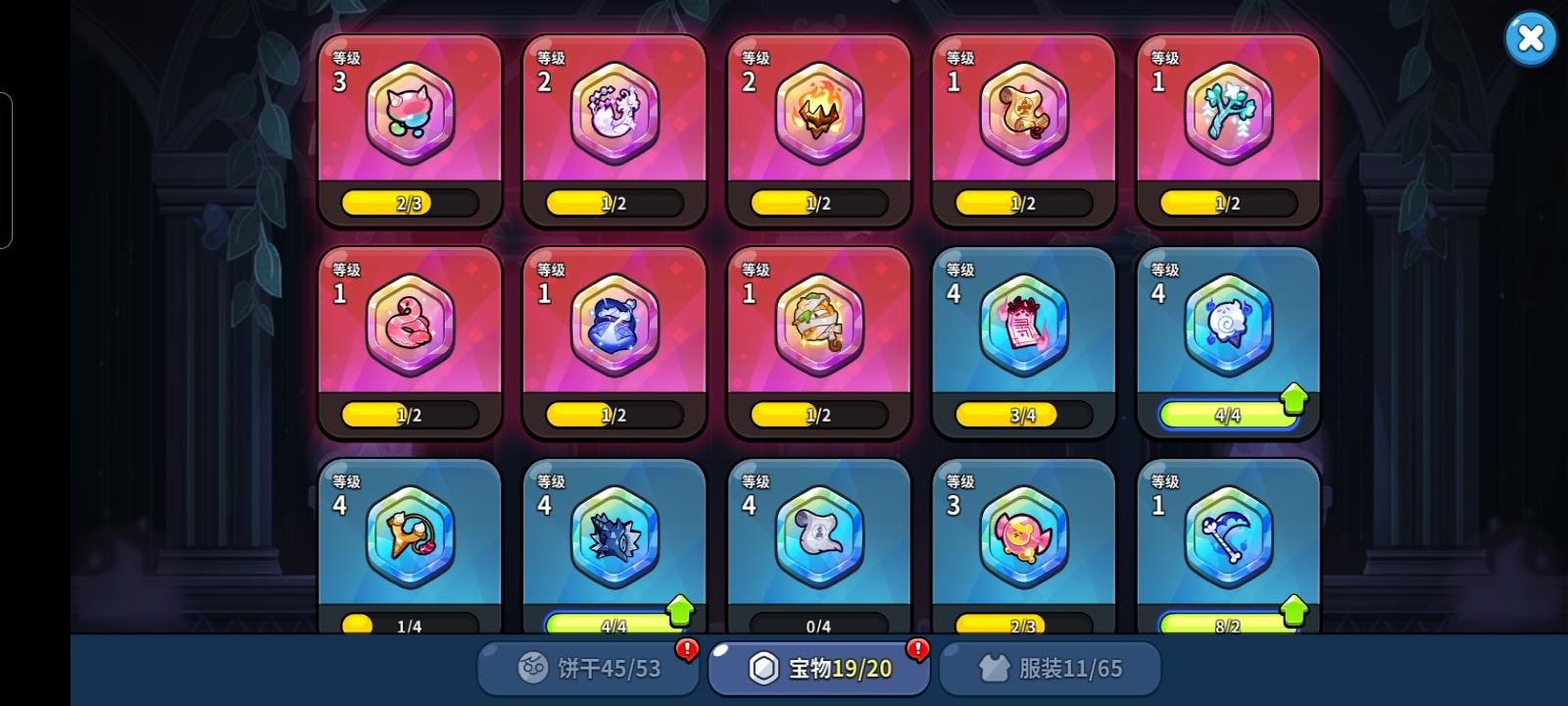
Task: Select the level 3 pink bird treasure
Action: tap(1023, 536)
